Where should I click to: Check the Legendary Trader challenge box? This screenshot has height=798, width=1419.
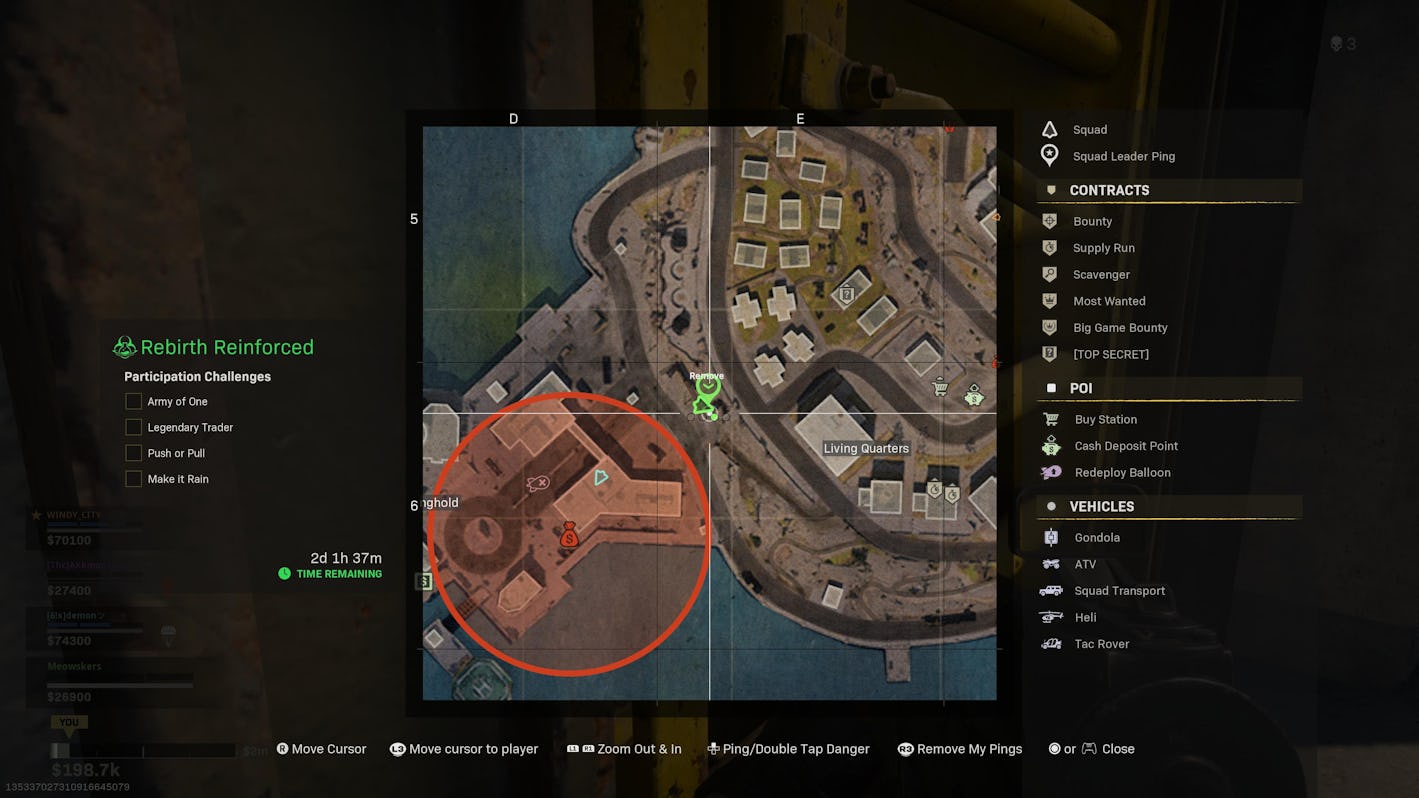(x=133, y=427)
